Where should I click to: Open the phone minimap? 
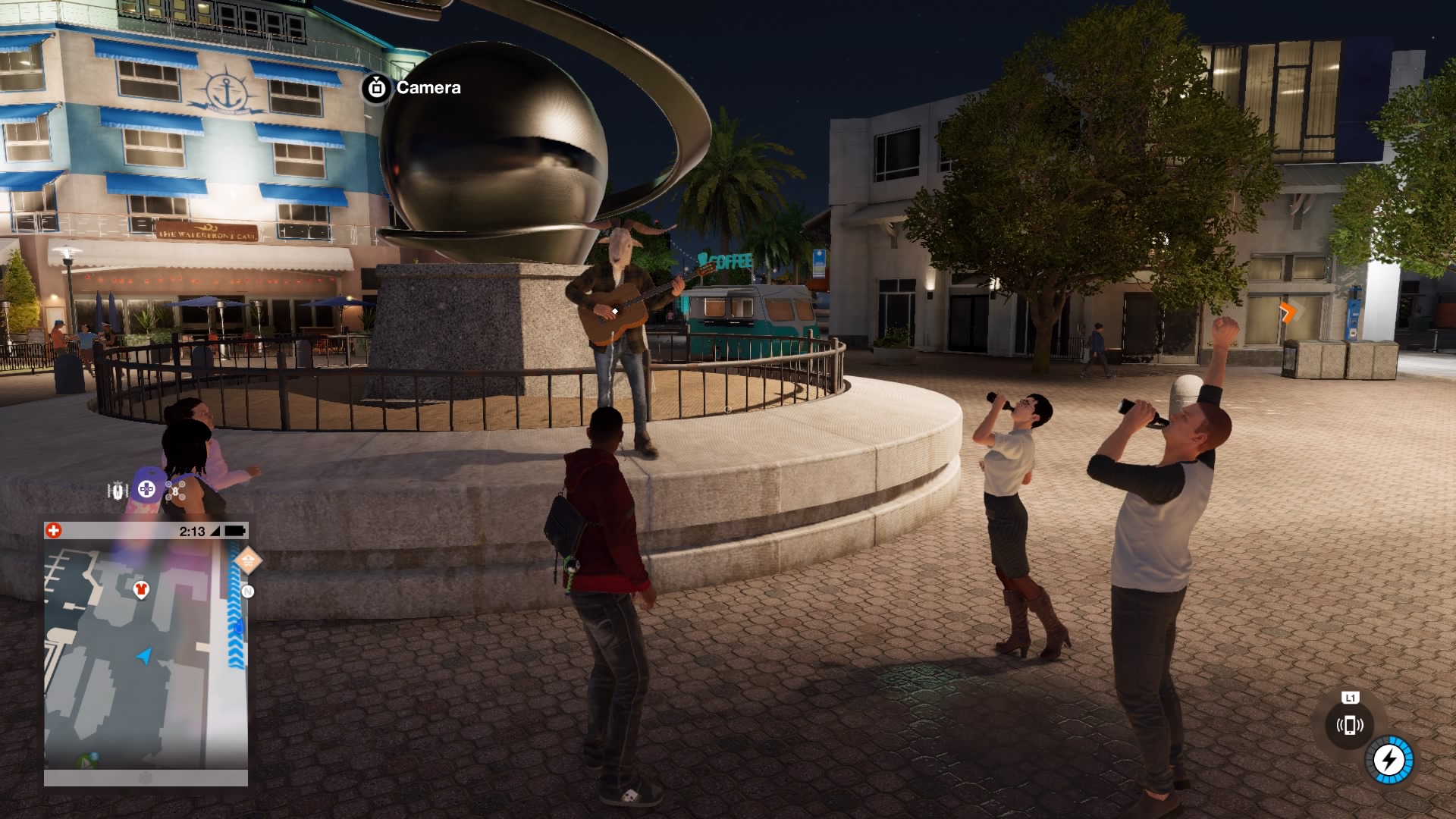pyautogui.click(x=146, y=652)
